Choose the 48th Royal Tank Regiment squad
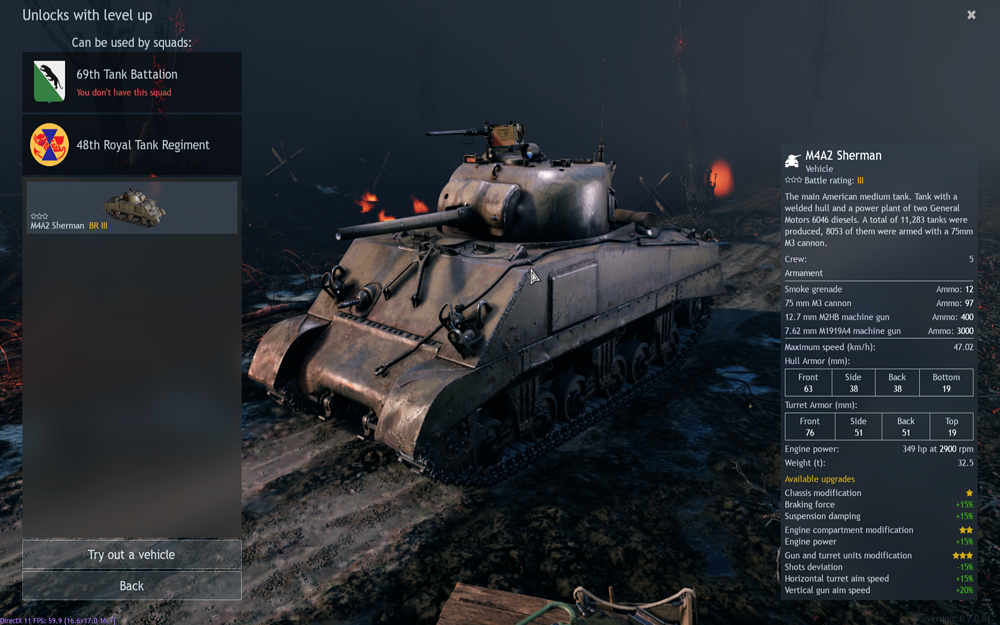Screen dimensions: 1000x625 (131, 145)
